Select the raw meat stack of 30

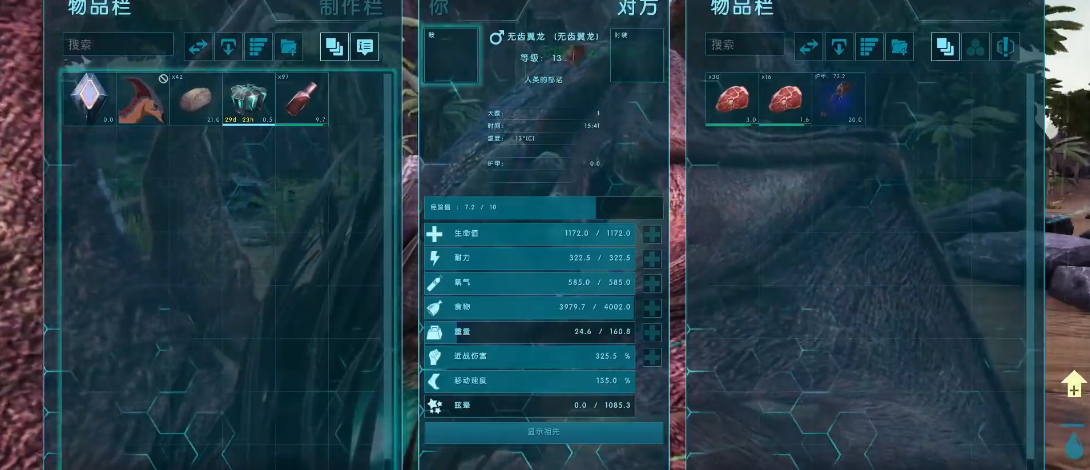[x=733, y=99]
